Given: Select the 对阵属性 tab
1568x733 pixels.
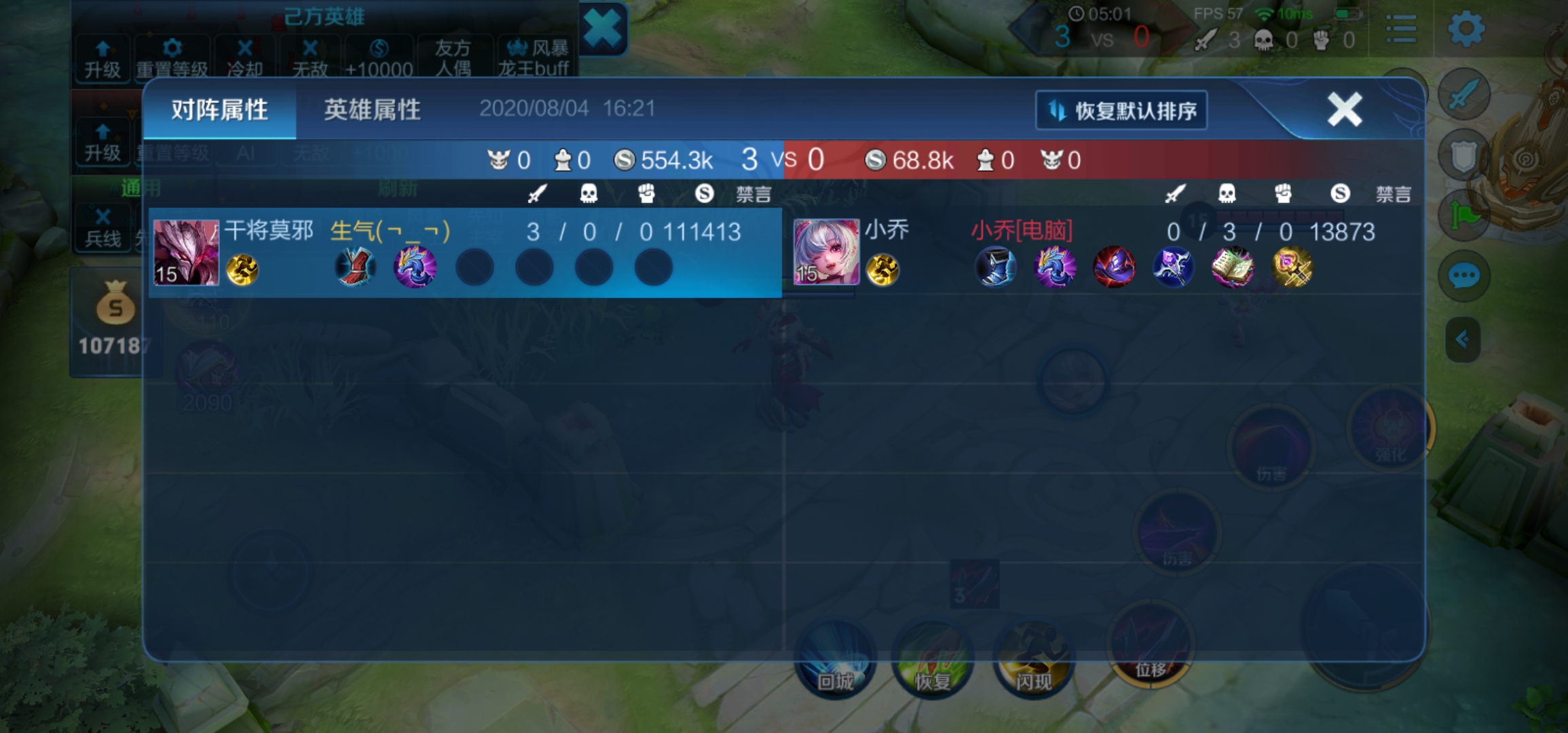Looking at the screenshot, I should [219, 109].
